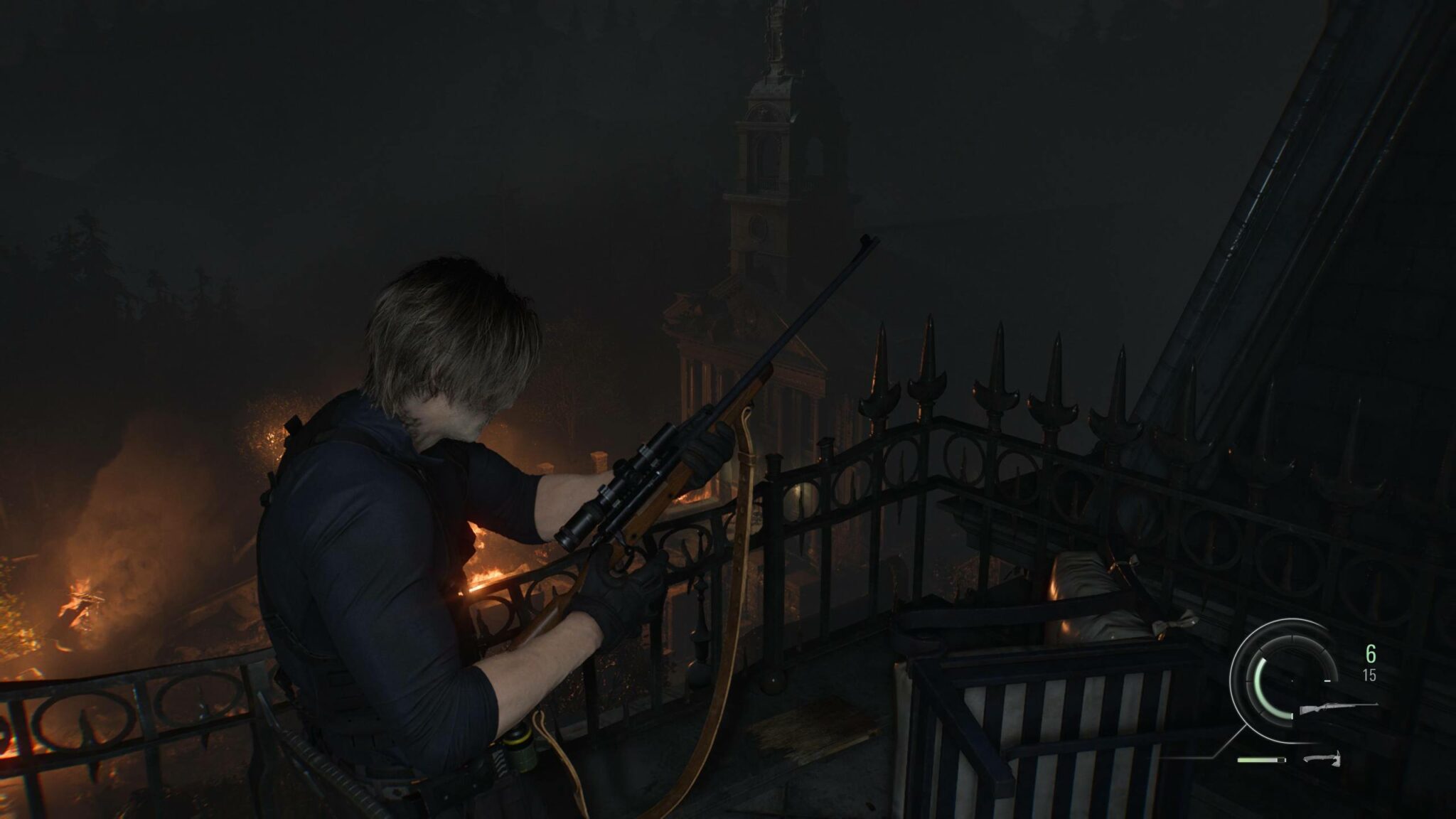Click the reserve ammo count 15
Image resolution: width=1456 pixels, height=819 pixels.
1370,676
